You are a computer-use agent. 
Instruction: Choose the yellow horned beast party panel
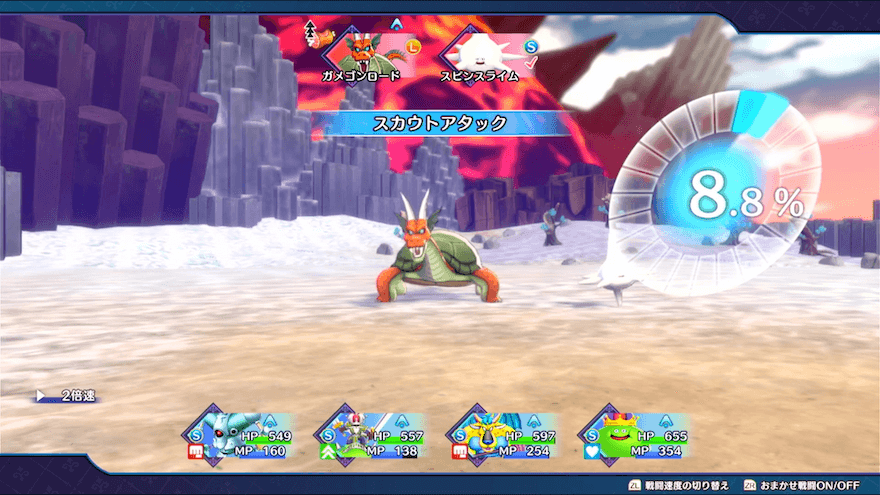click(x=502, y=437)
